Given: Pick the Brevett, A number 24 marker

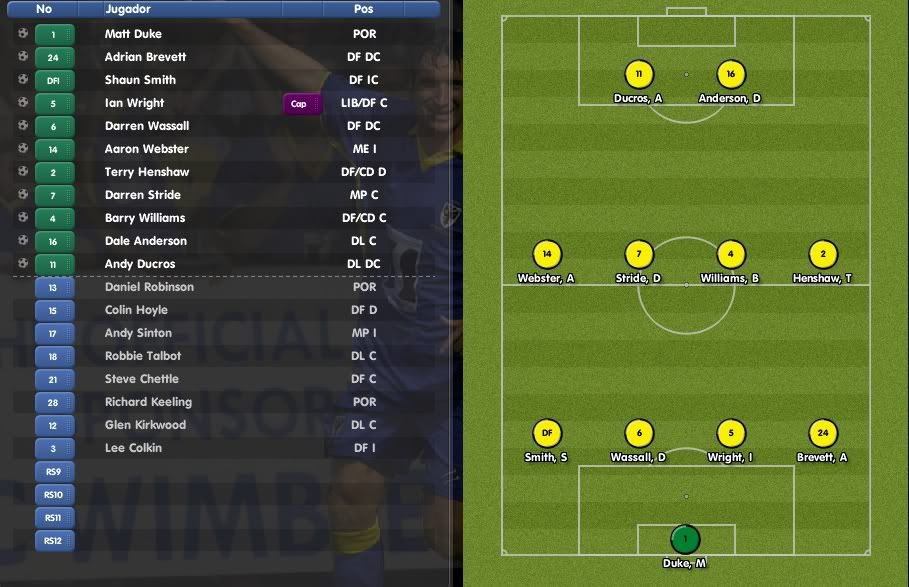Looking at the screenshot, I should click(x=823, y=433).
